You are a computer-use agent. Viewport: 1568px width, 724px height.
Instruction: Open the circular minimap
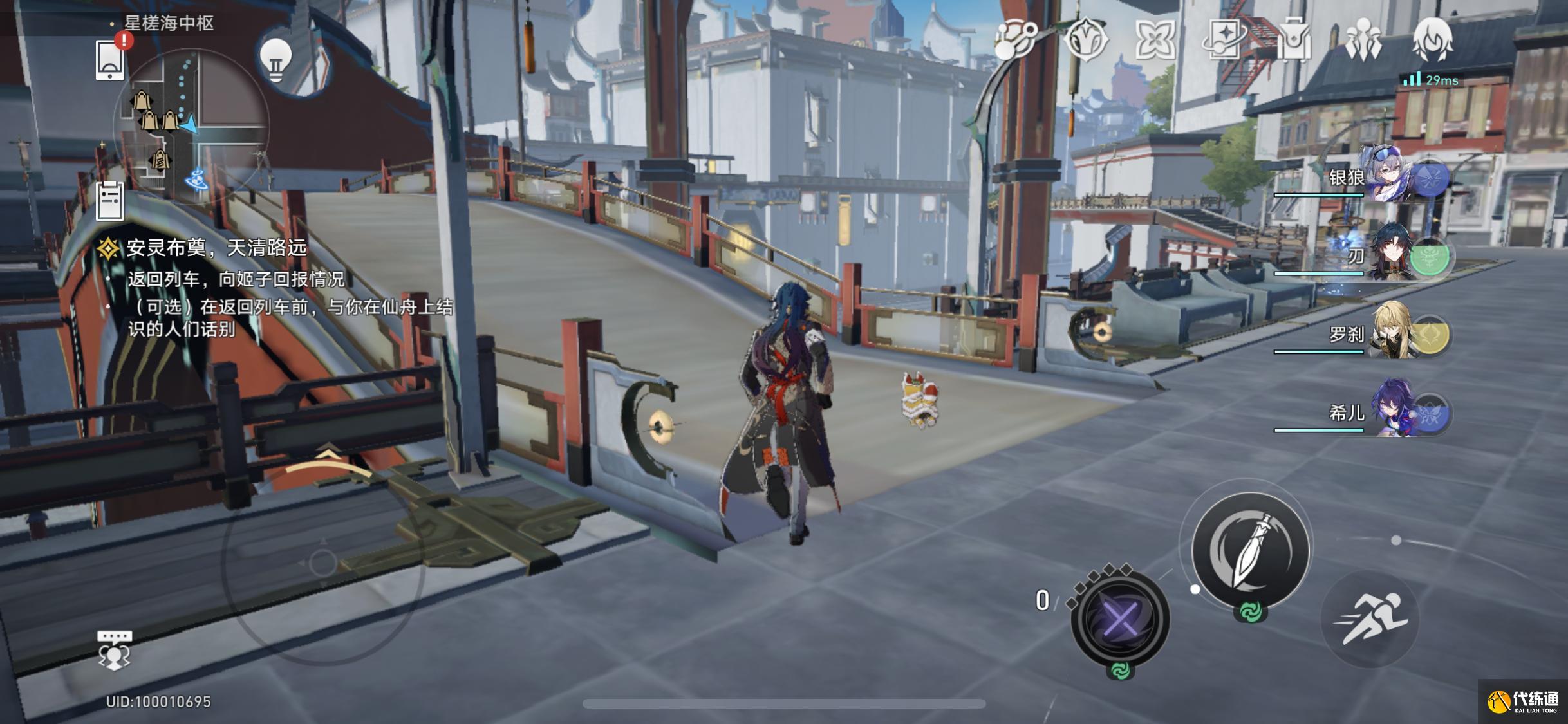(191, 123)
